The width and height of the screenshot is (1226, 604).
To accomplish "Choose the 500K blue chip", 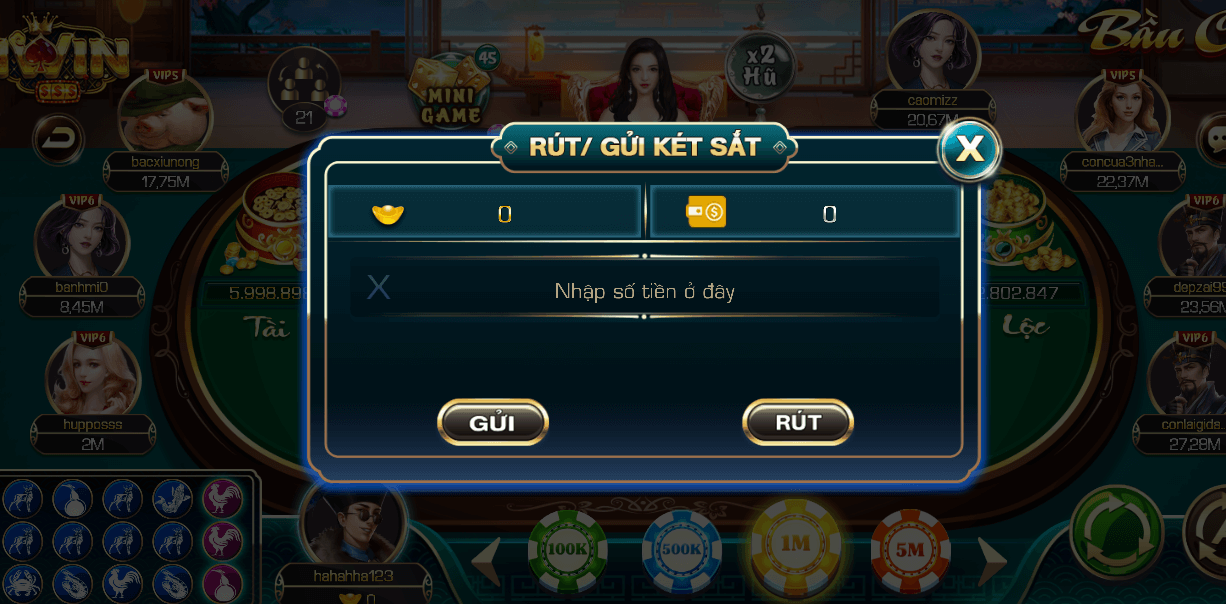I will click(x=681, y=549).
